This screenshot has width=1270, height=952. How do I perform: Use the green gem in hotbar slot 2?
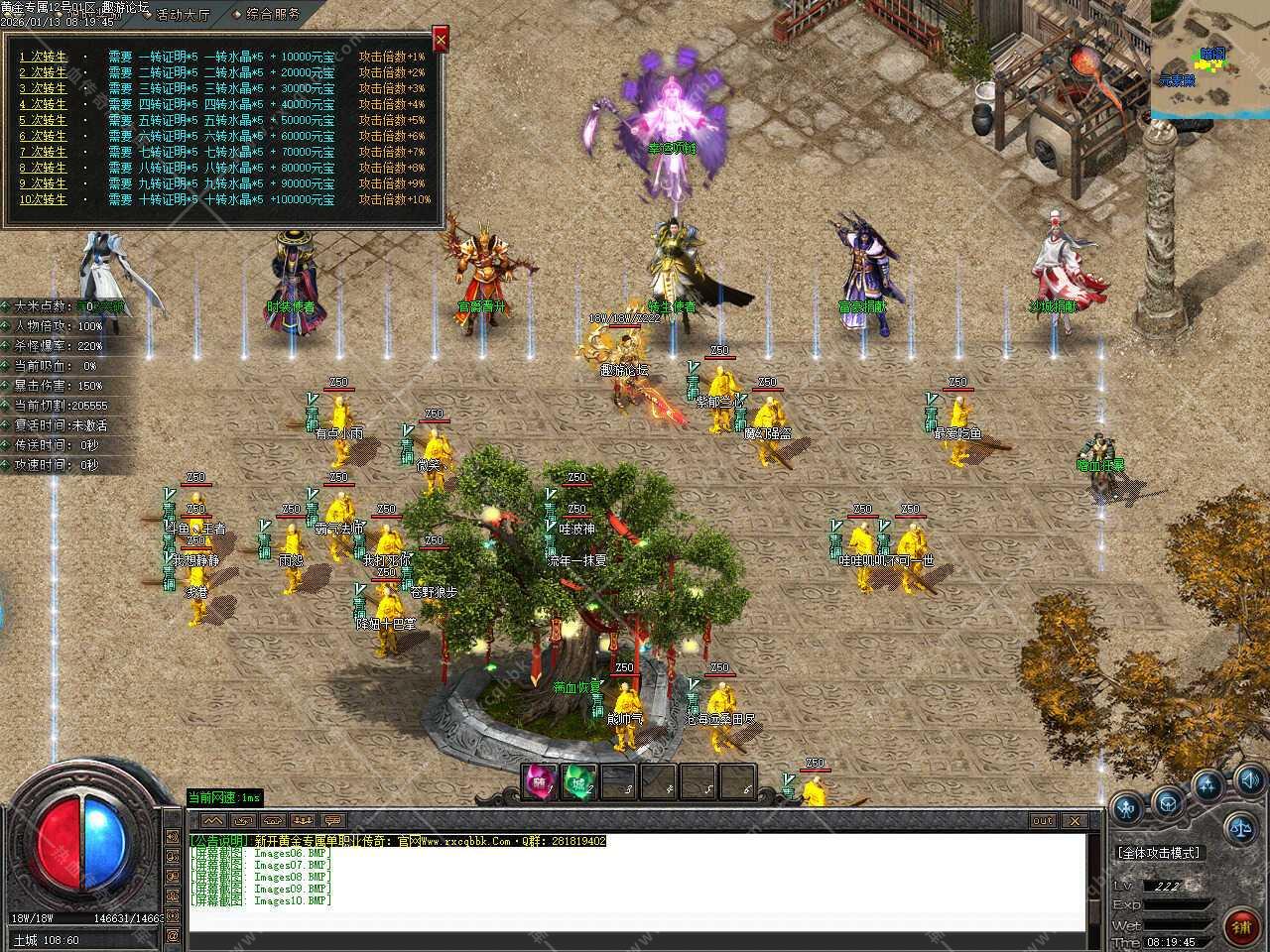[578, 783]
